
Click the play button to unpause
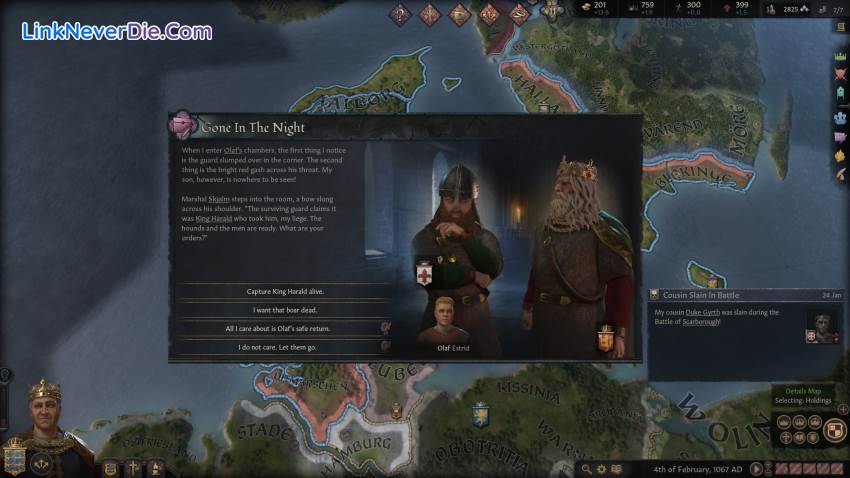pyautogui.click(x=756, y=469)
